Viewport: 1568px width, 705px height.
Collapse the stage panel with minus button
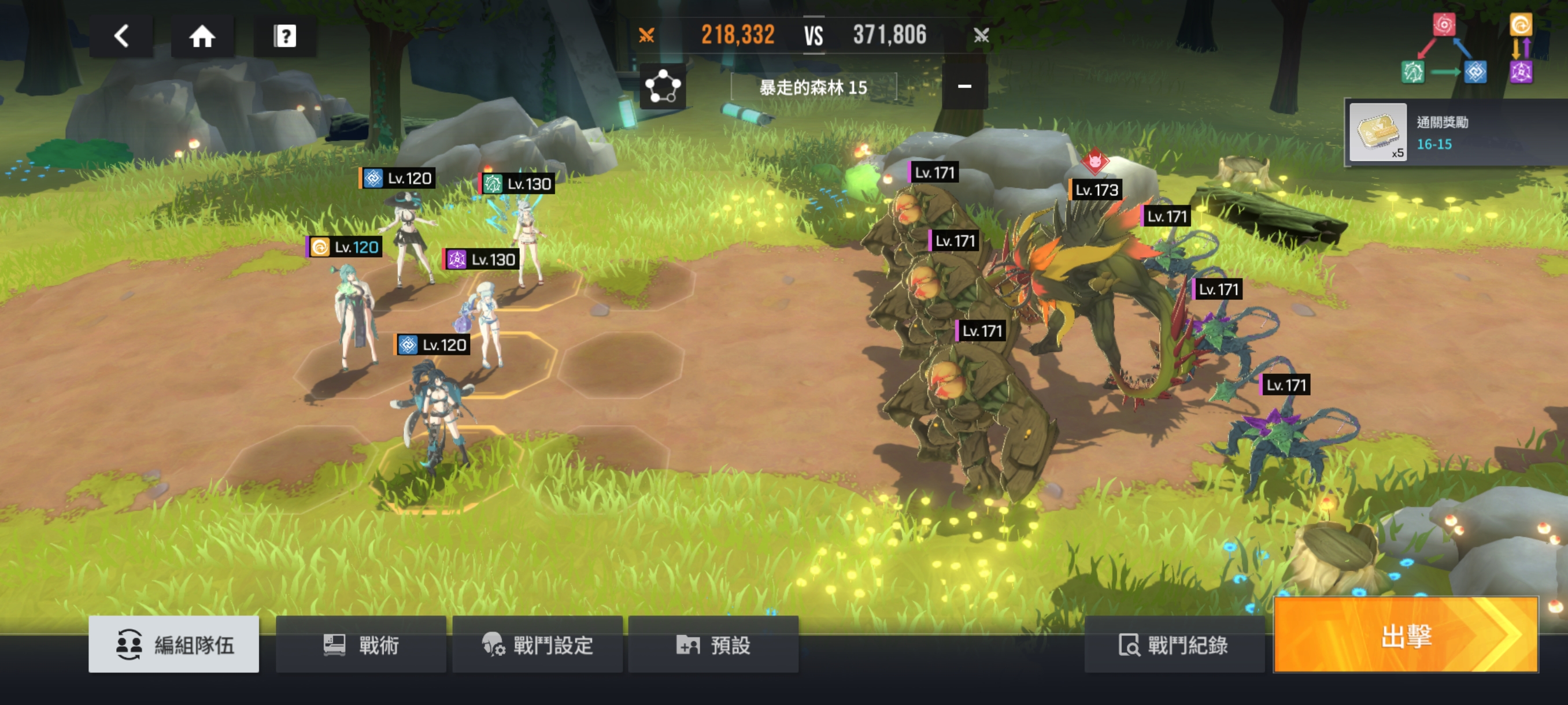(964, 87)
